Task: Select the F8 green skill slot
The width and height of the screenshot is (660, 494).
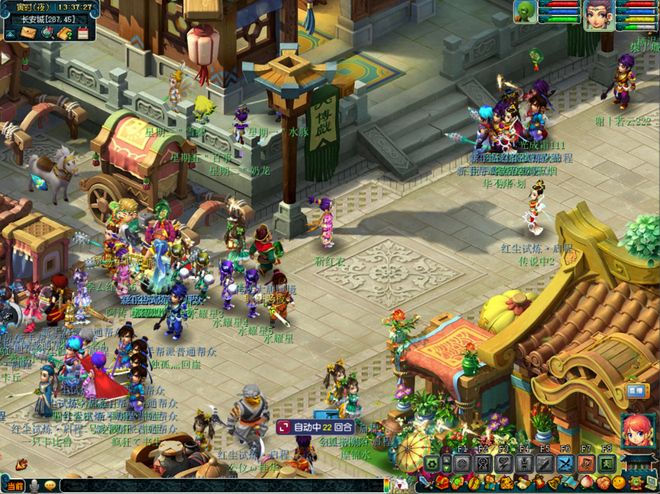Action: (607, 464)
